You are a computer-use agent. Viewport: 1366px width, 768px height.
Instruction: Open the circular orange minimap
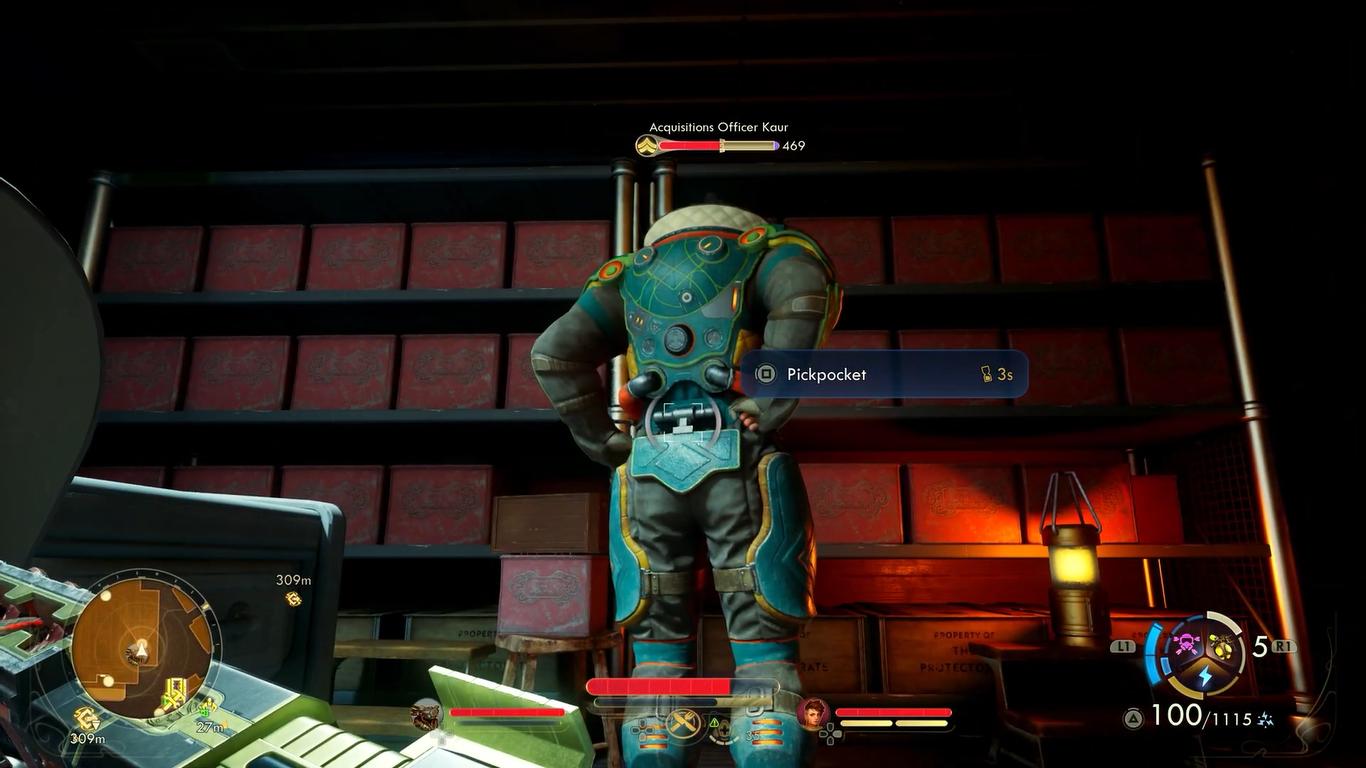140,645
